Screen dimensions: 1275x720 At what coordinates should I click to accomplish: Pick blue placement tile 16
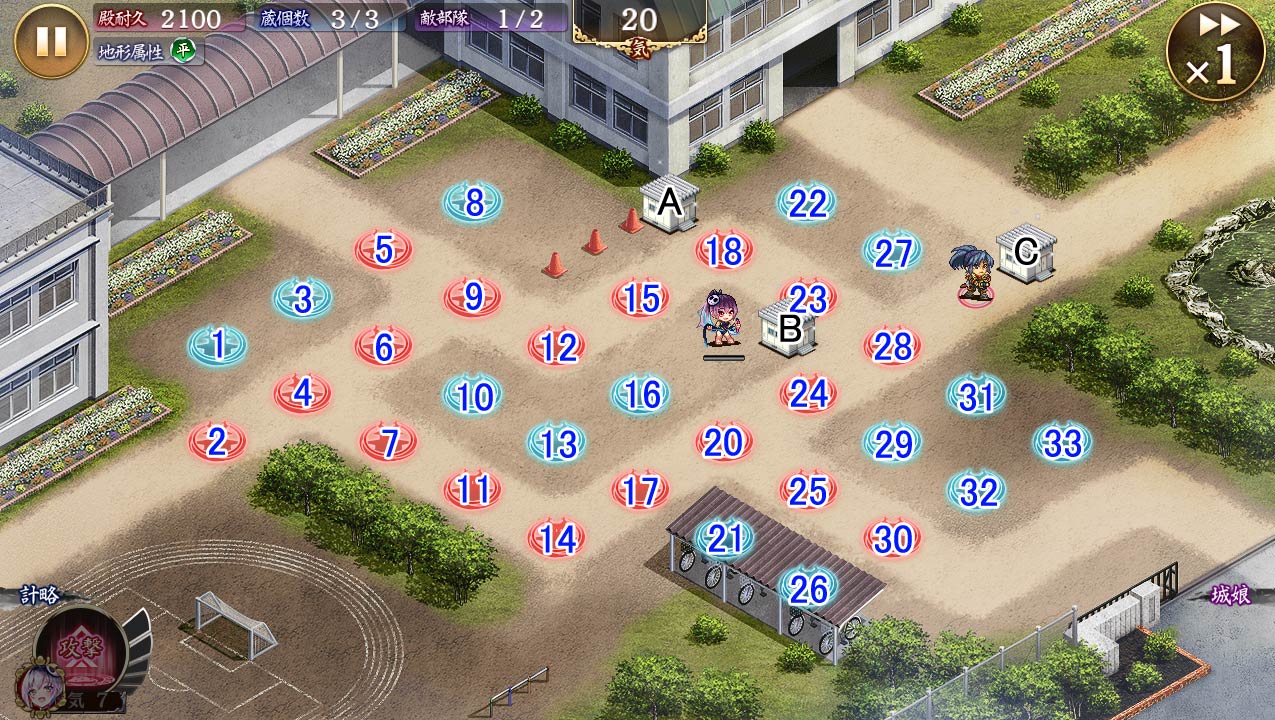point(642,395)
